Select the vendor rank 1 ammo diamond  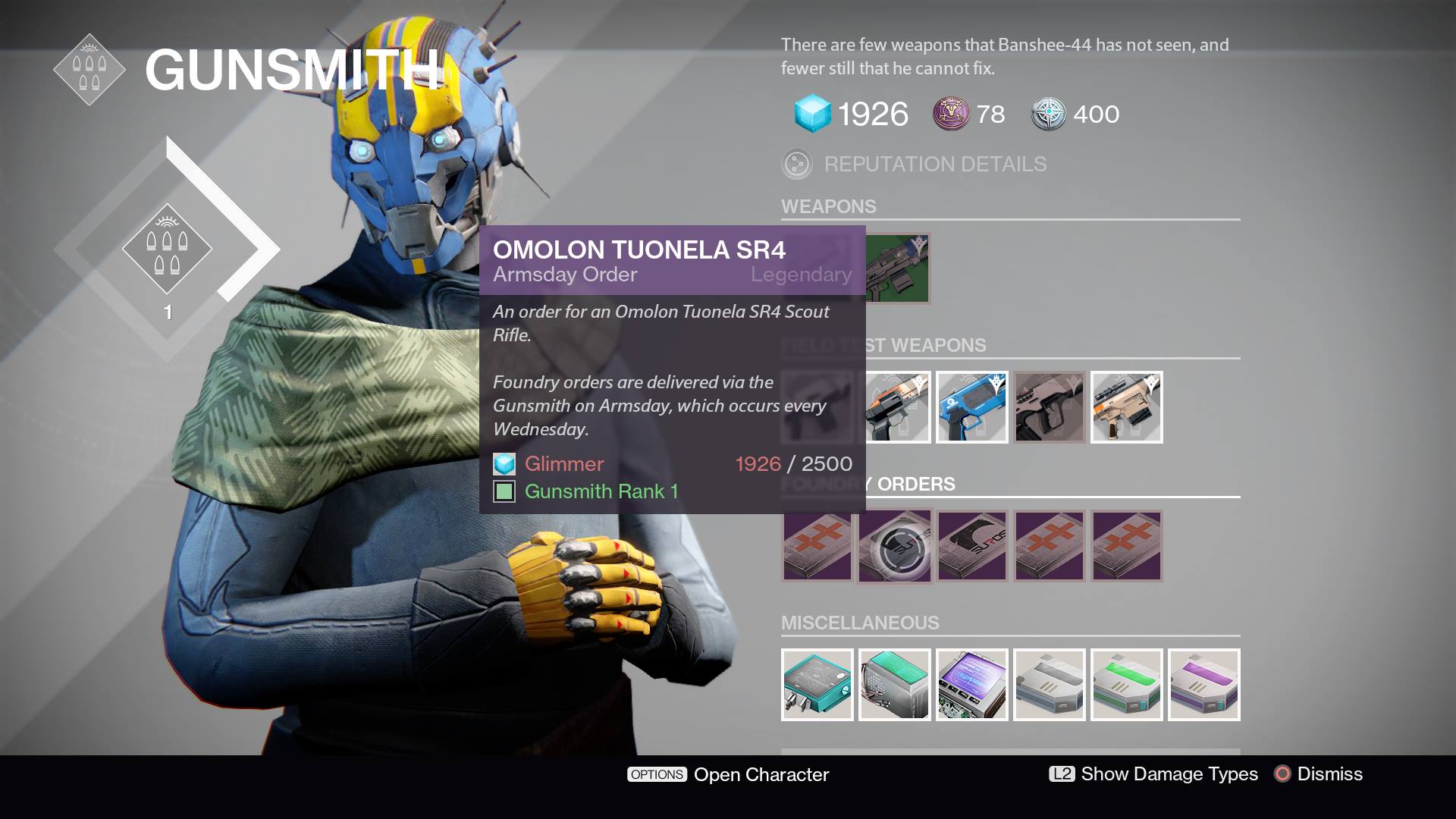(168, 250)
